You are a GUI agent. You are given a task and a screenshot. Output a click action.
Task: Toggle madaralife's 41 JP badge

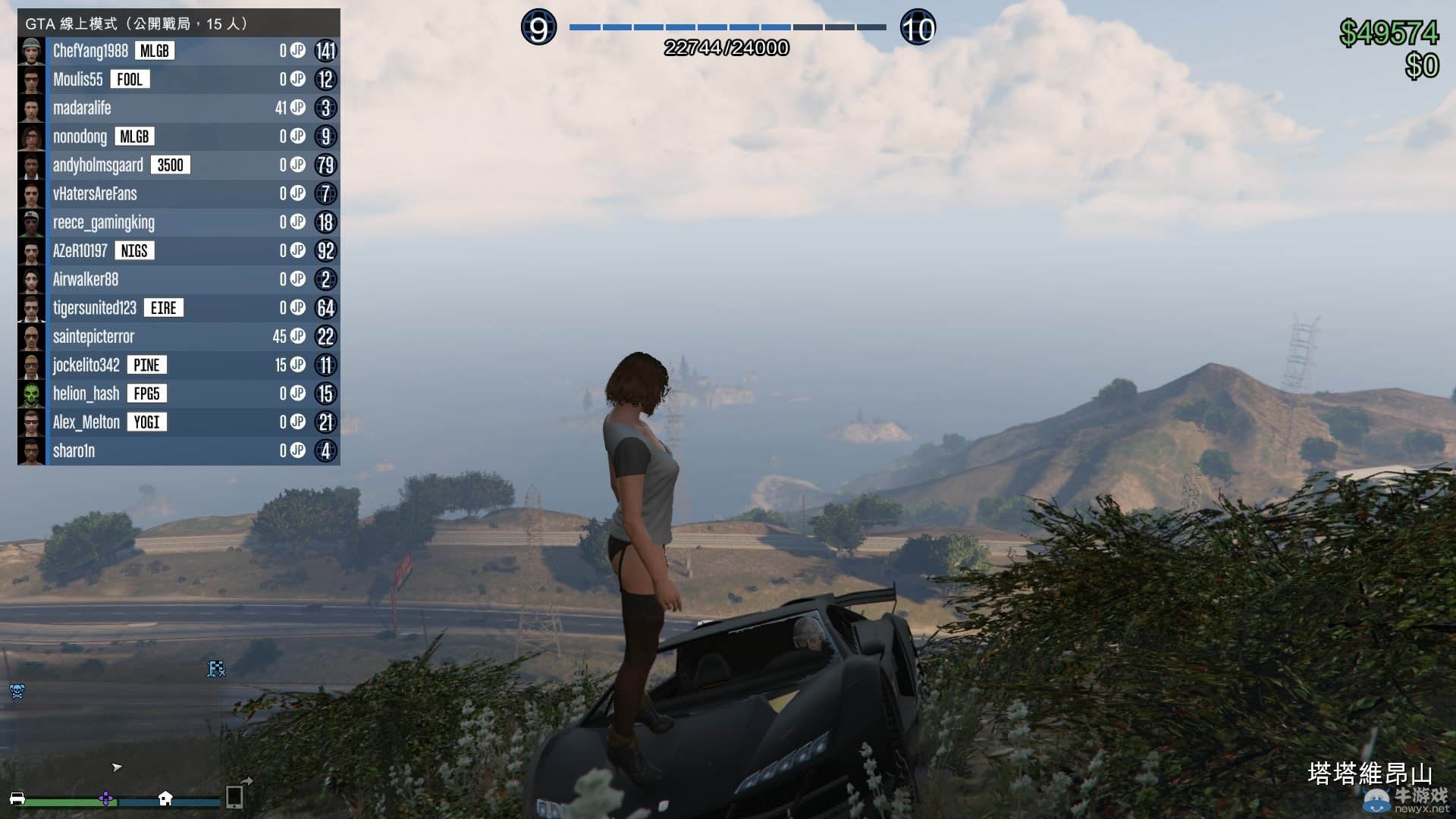pyautogui.click(x=292, y=108)
